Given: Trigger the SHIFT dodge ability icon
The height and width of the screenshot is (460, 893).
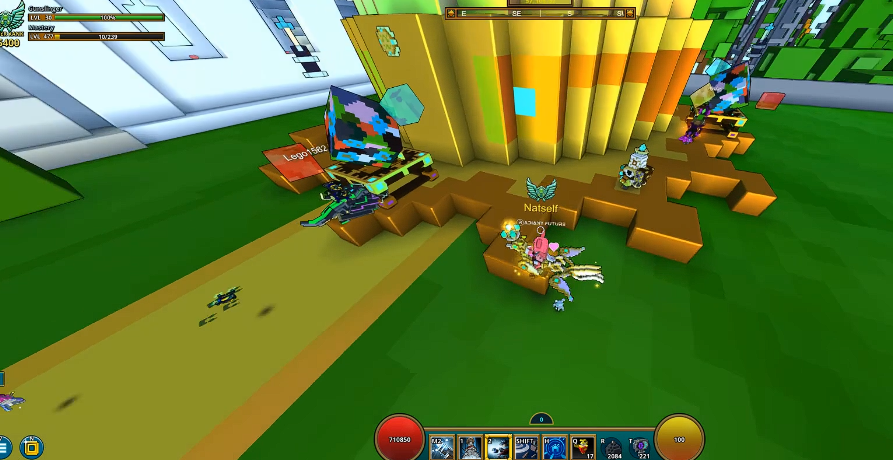Looking at the screenshot, I should click(x=526, y=447).
